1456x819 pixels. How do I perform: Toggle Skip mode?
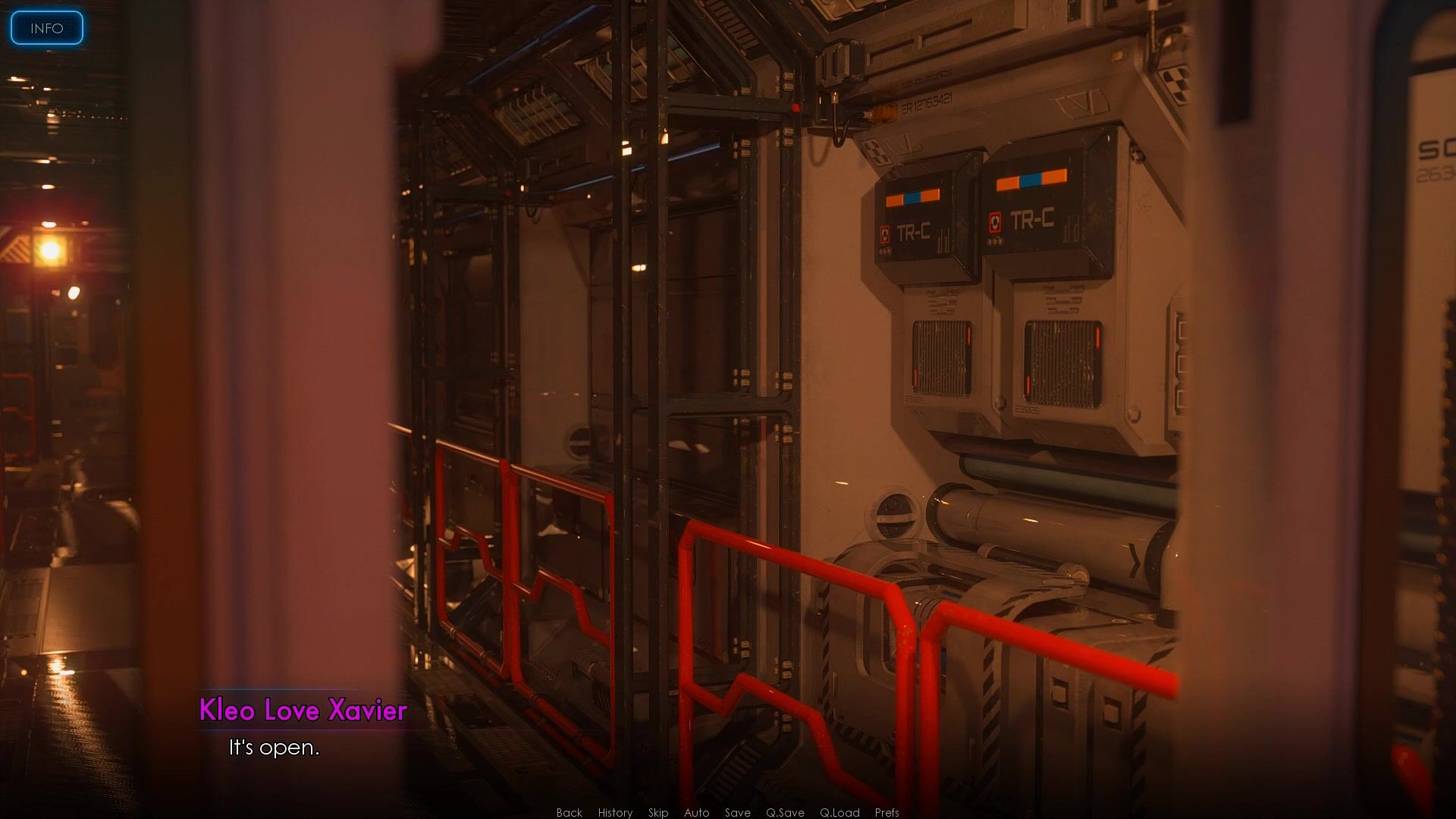coord(658,812)
